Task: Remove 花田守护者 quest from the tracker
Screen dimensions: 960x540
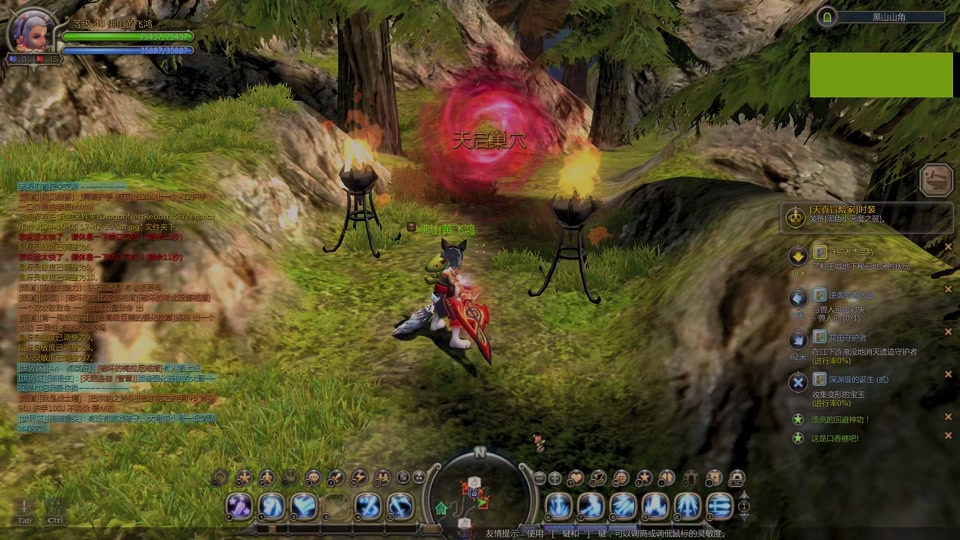Action: (948, 333)
